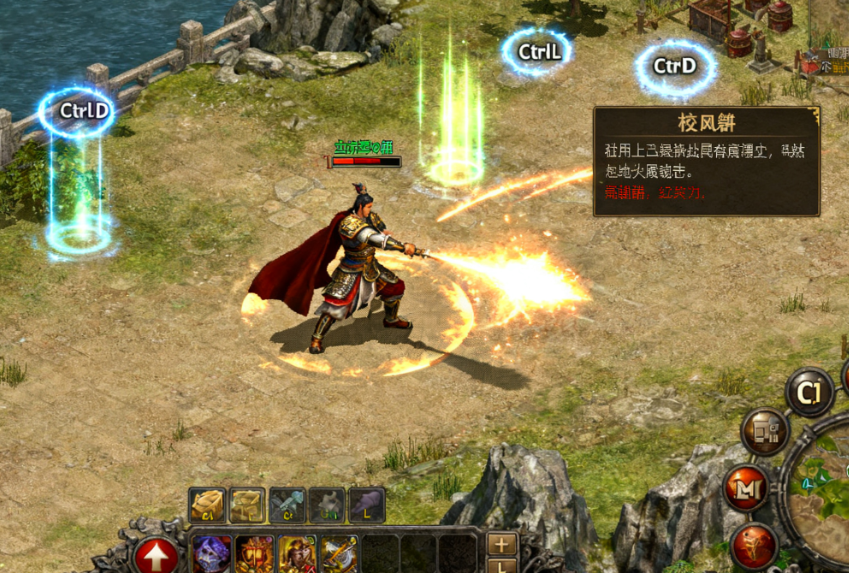Activate the golden blade slash skill
Screen dimensions: 849x573
[340, 555]
